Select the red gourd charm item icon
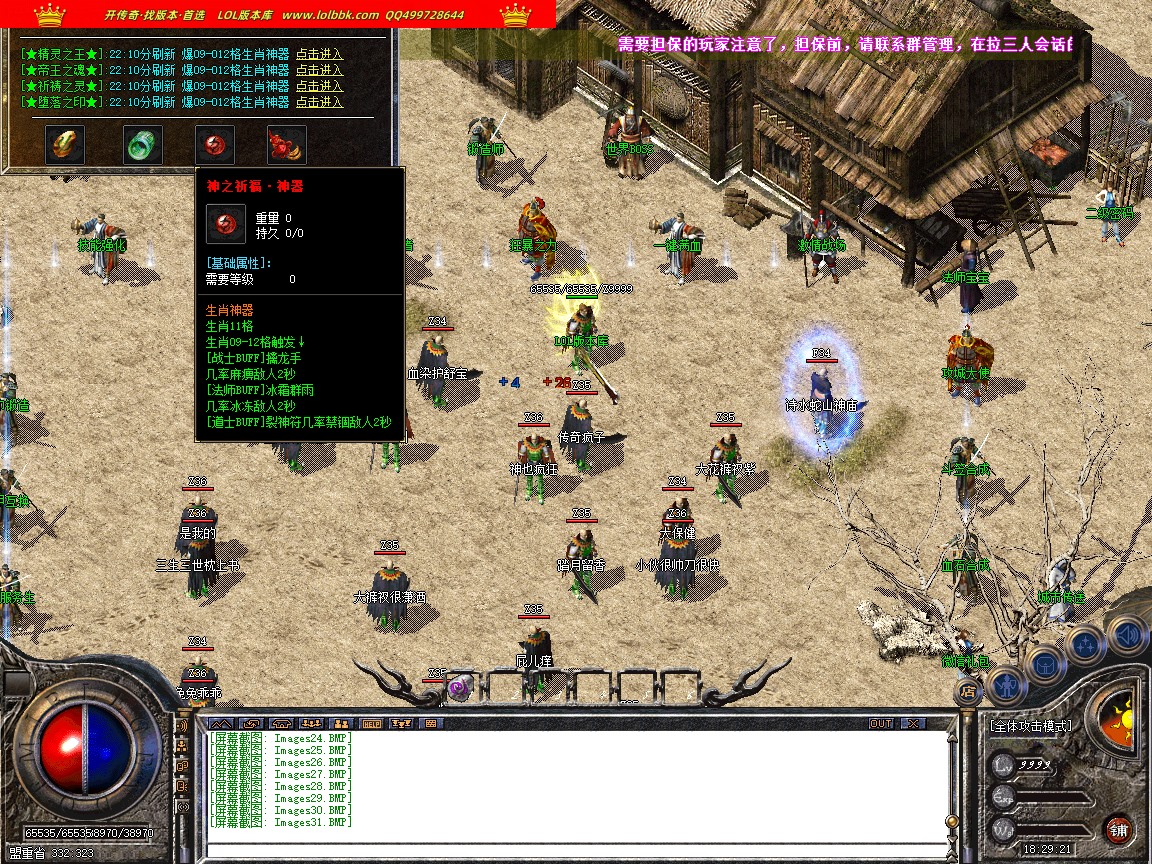The width and height of the screenshot is (1152, 864). (286, 145)
